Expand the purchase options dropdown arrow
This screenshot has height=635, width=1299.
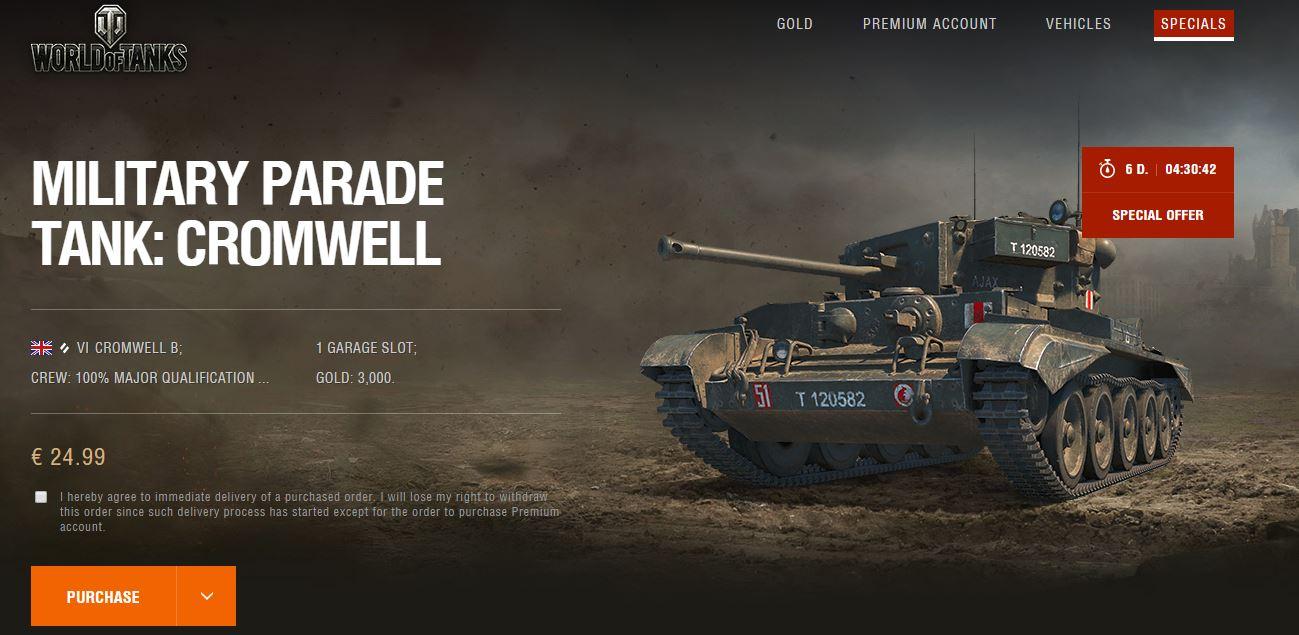point(206,597)
